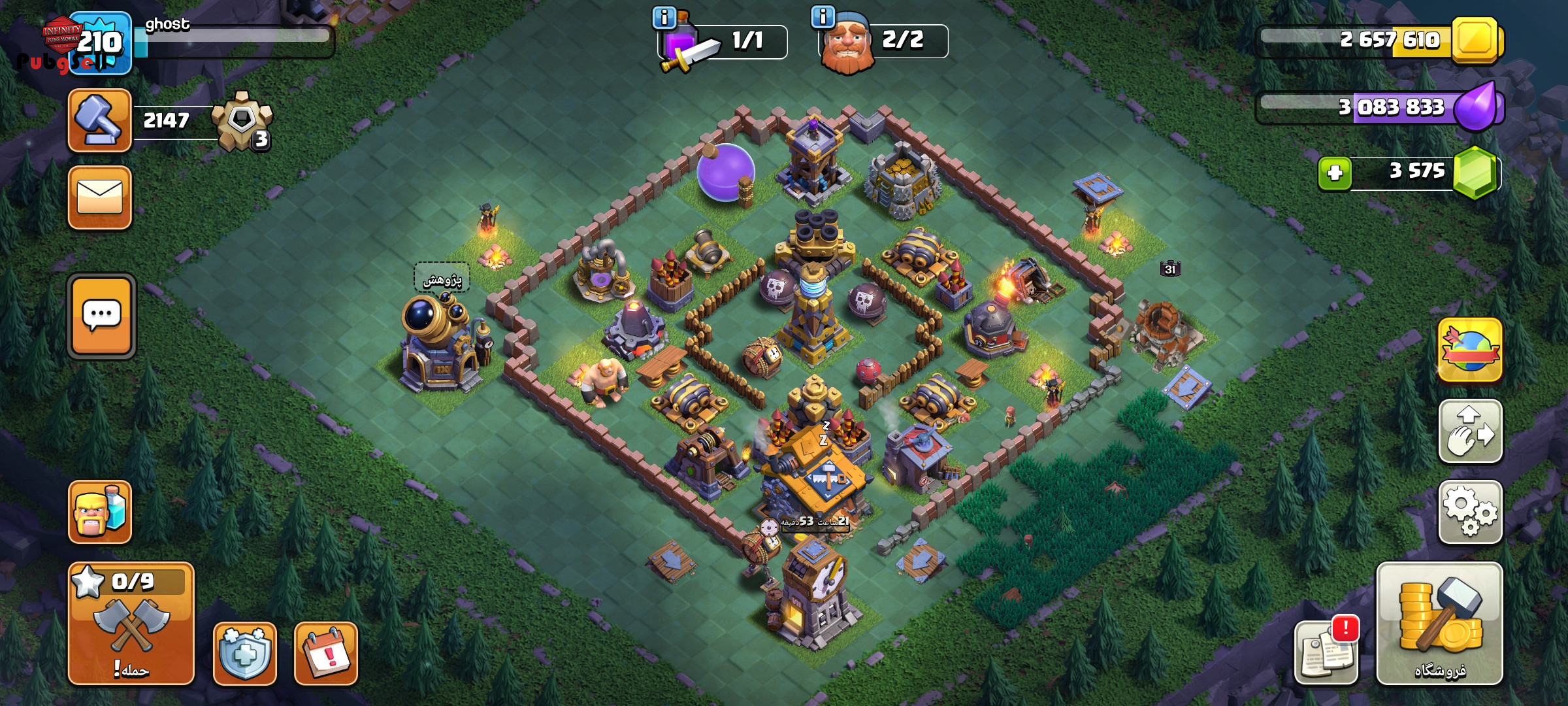Screen dimensions: 1568x706
Task: Open the barbarian army overview
Action: tap(99, 512)
